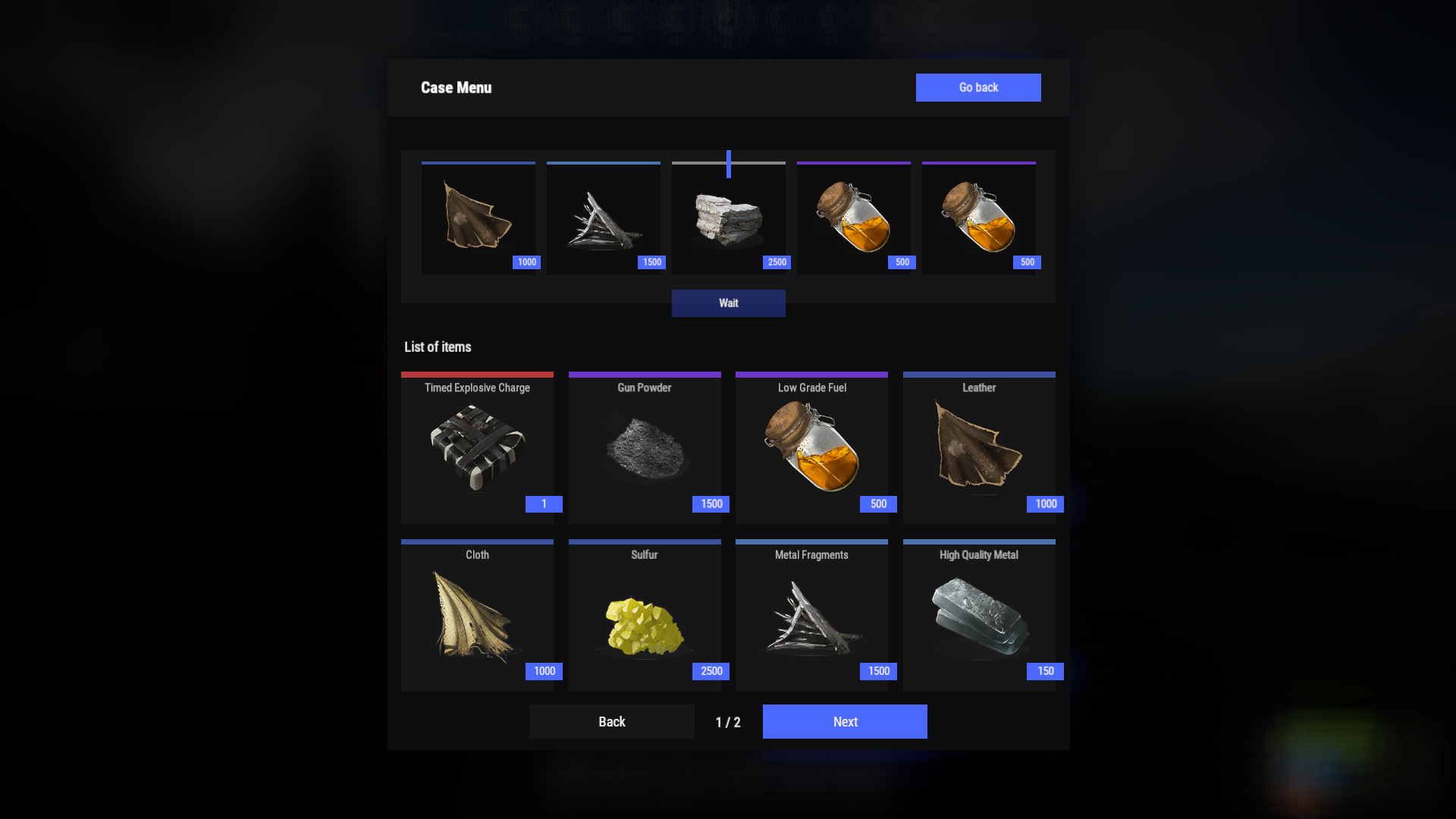Click the rightmost fuel jar in the carousel

(x=978, y=218)
